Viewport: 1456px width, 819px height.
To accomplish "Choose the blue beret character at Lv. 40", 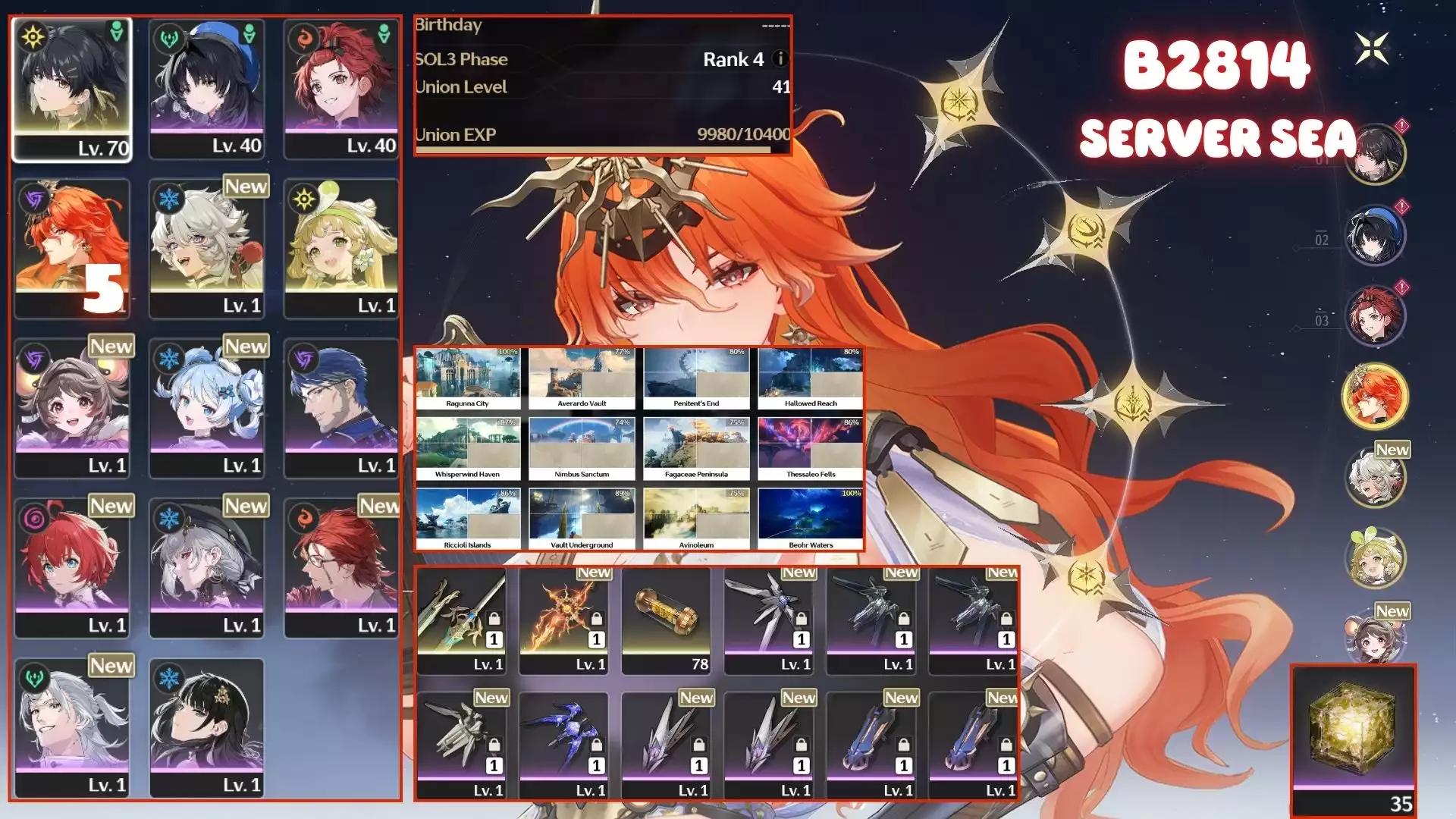I will pos(207,89).
